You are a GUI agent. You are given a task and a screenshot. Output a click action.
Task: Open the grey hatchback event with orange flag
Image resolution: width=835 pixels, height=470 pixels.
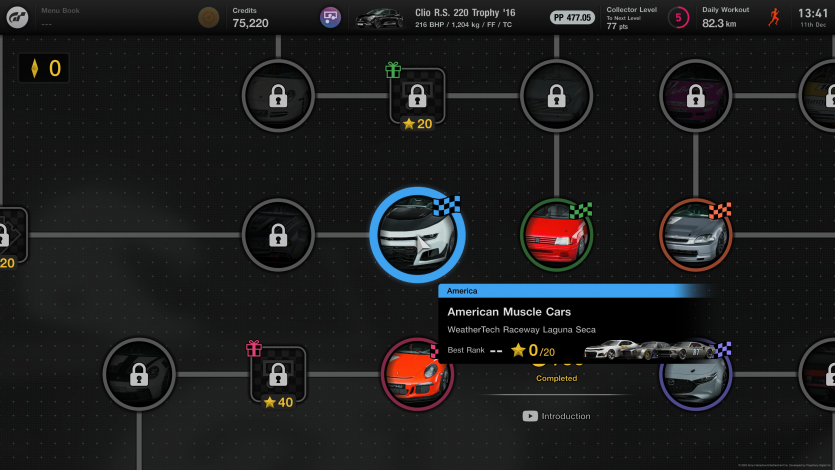(696, 235)
